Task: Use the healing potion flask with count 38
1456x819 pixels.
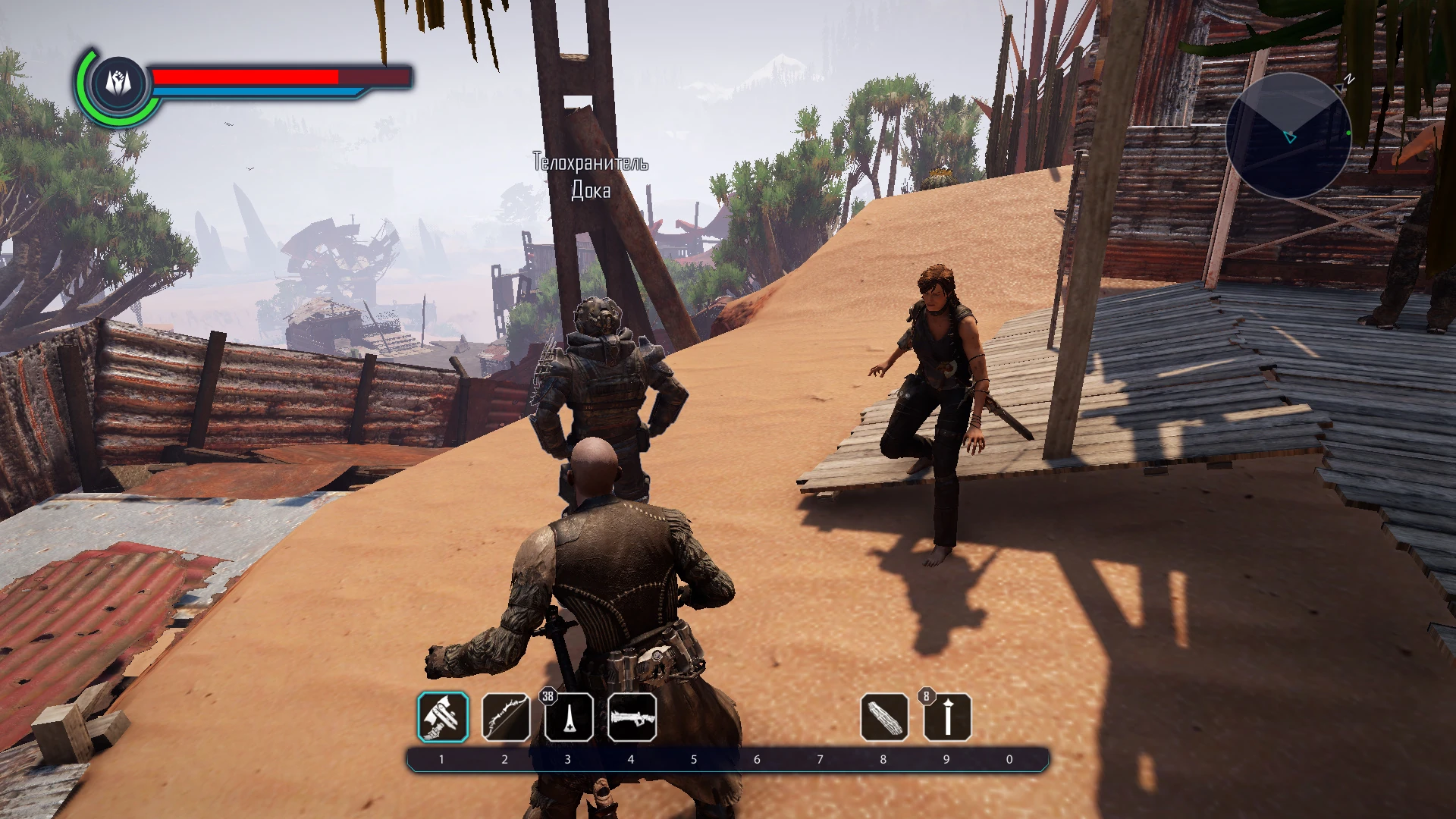Action: point(569,717)
